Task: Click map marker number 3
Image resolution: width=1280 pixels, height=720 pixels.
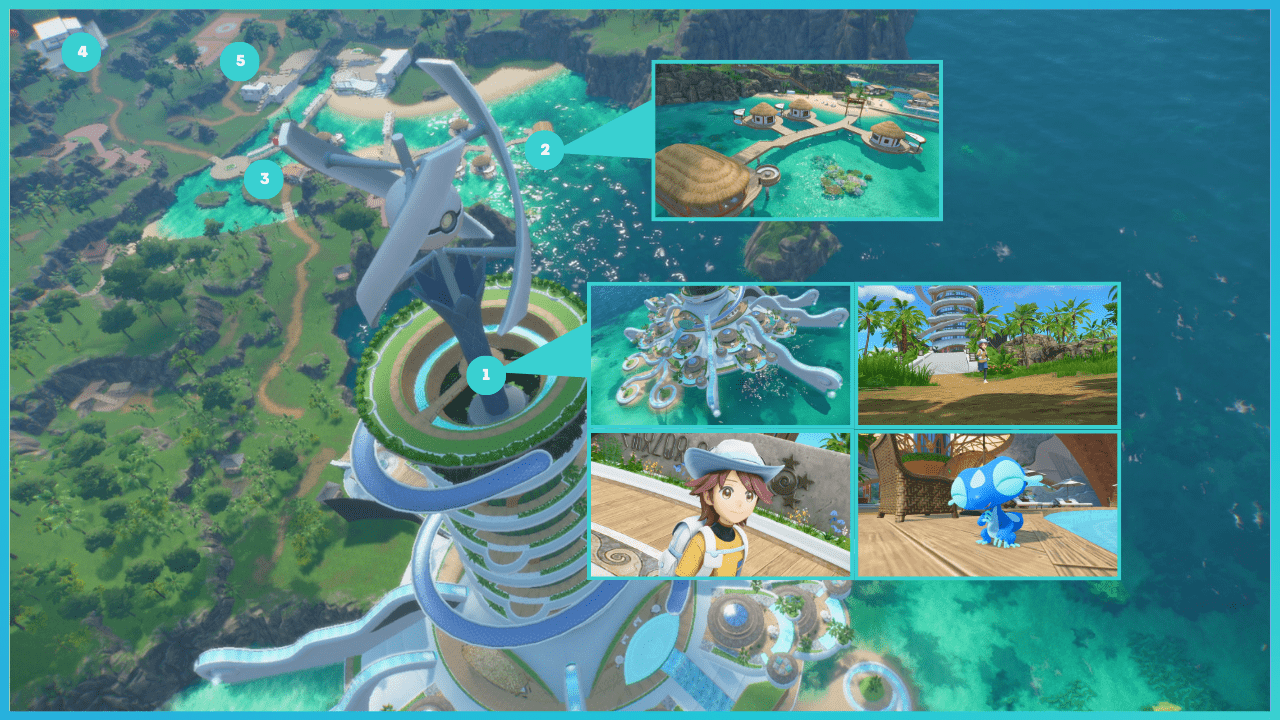Action: 264,180
